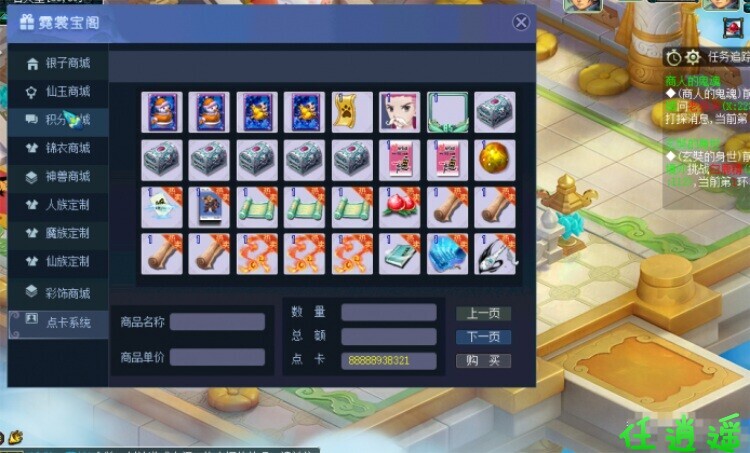Select the 锦衣商城 category
750x453 pixels.
tap(58, 149)
